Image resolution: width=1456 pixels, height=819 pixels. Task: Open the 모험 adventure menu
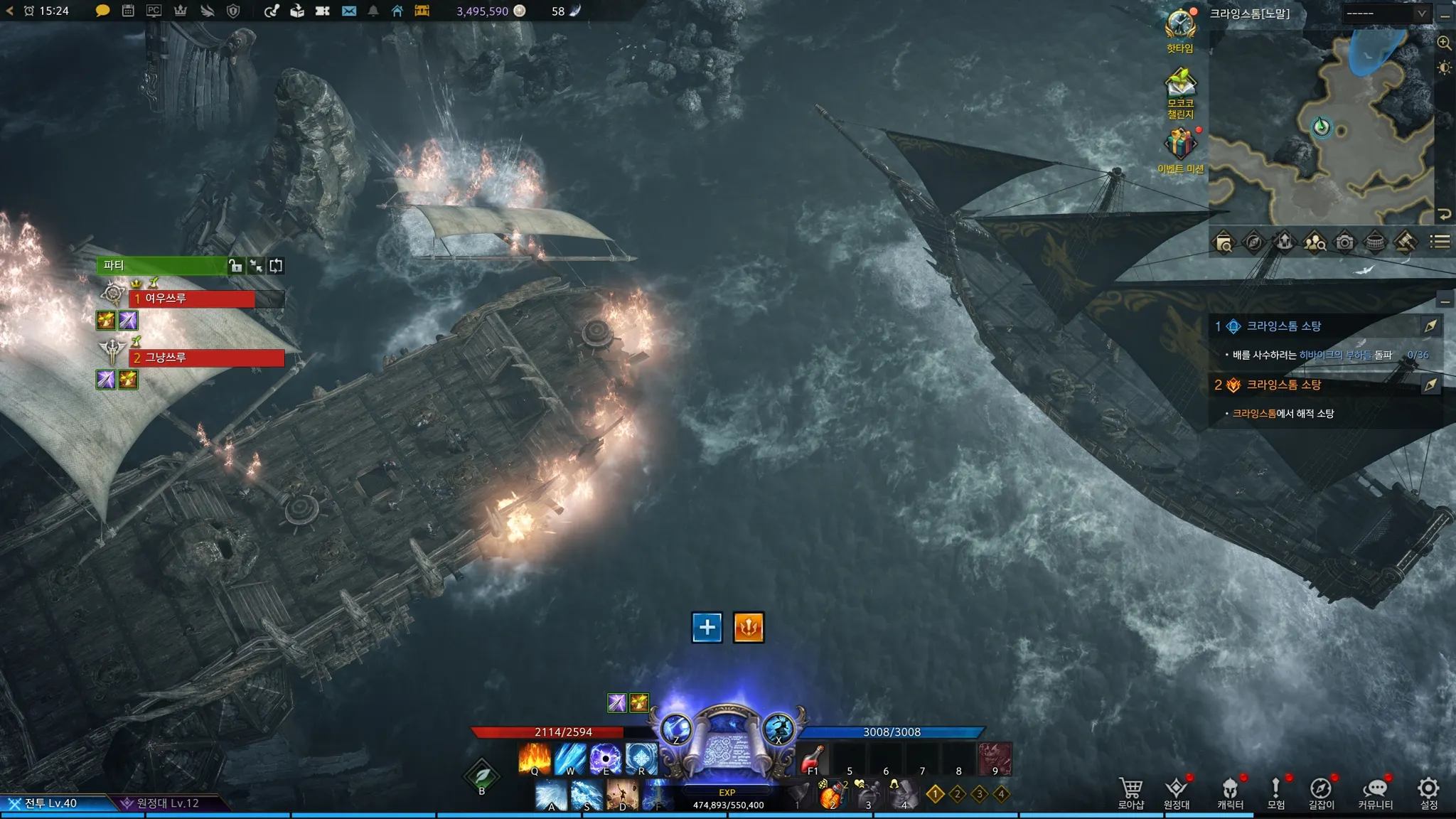tap(1275, 792)
